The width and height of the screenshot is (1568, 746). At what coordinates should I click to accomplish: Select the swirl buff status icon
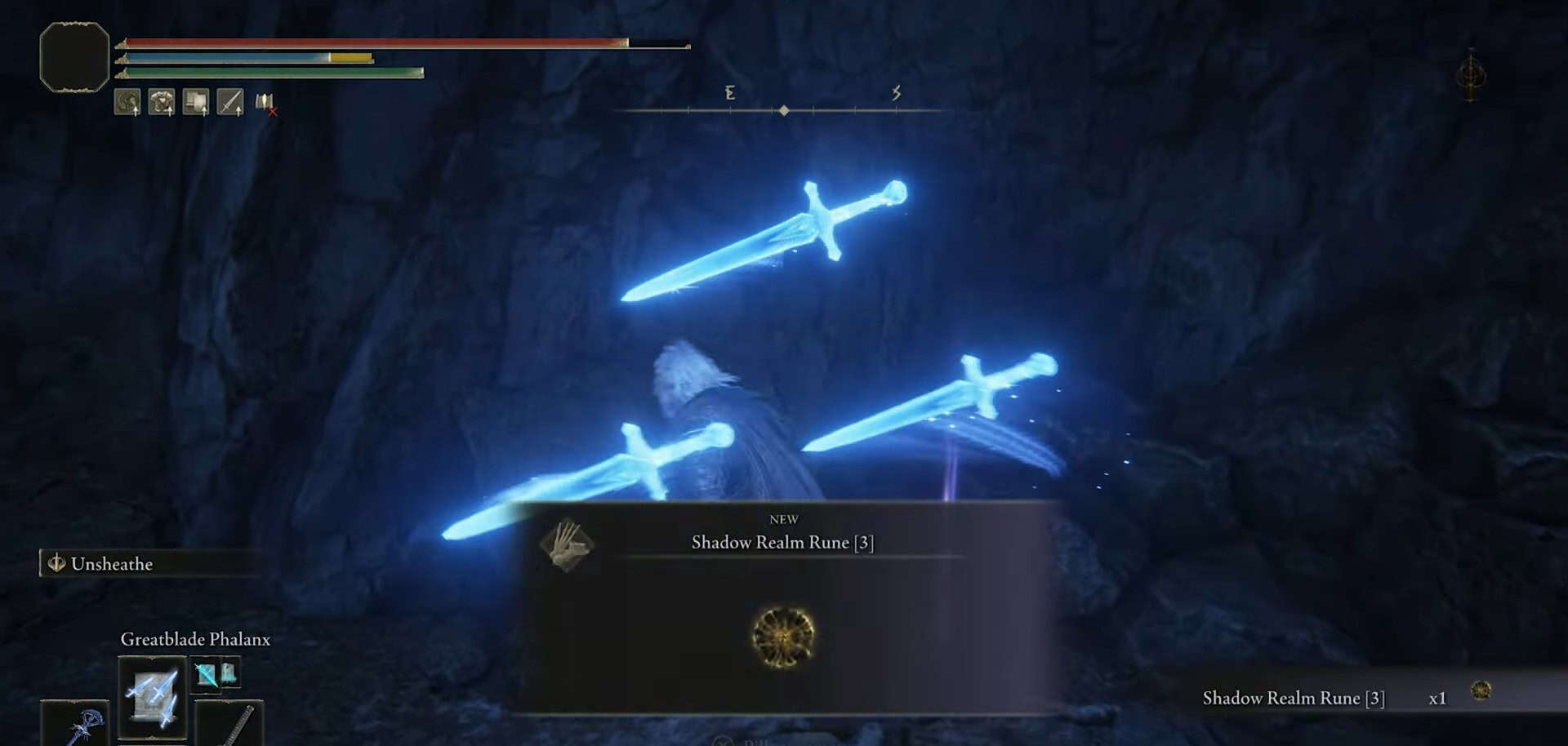127,102
